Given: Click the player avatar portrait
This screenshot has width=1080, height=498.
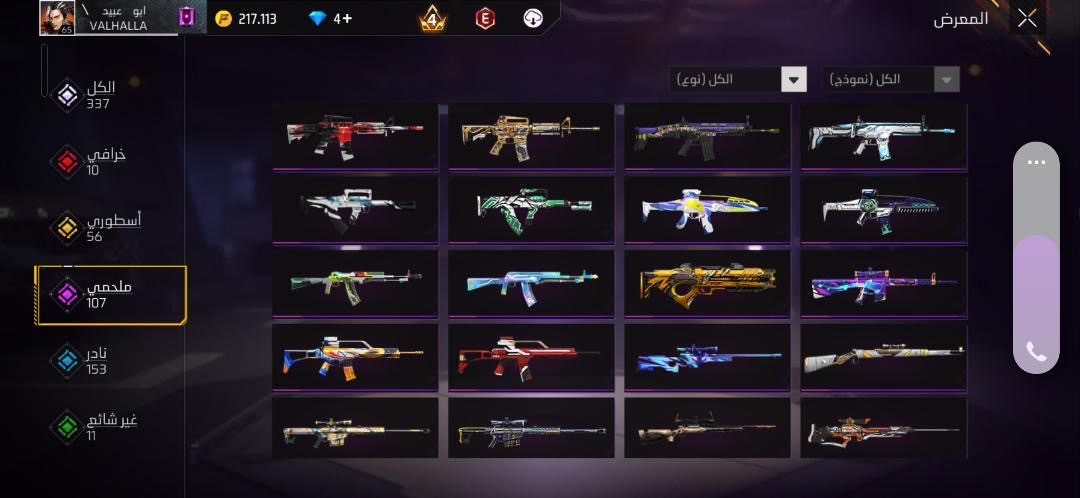Looking at the screenshot, I should tap(58, 18).
